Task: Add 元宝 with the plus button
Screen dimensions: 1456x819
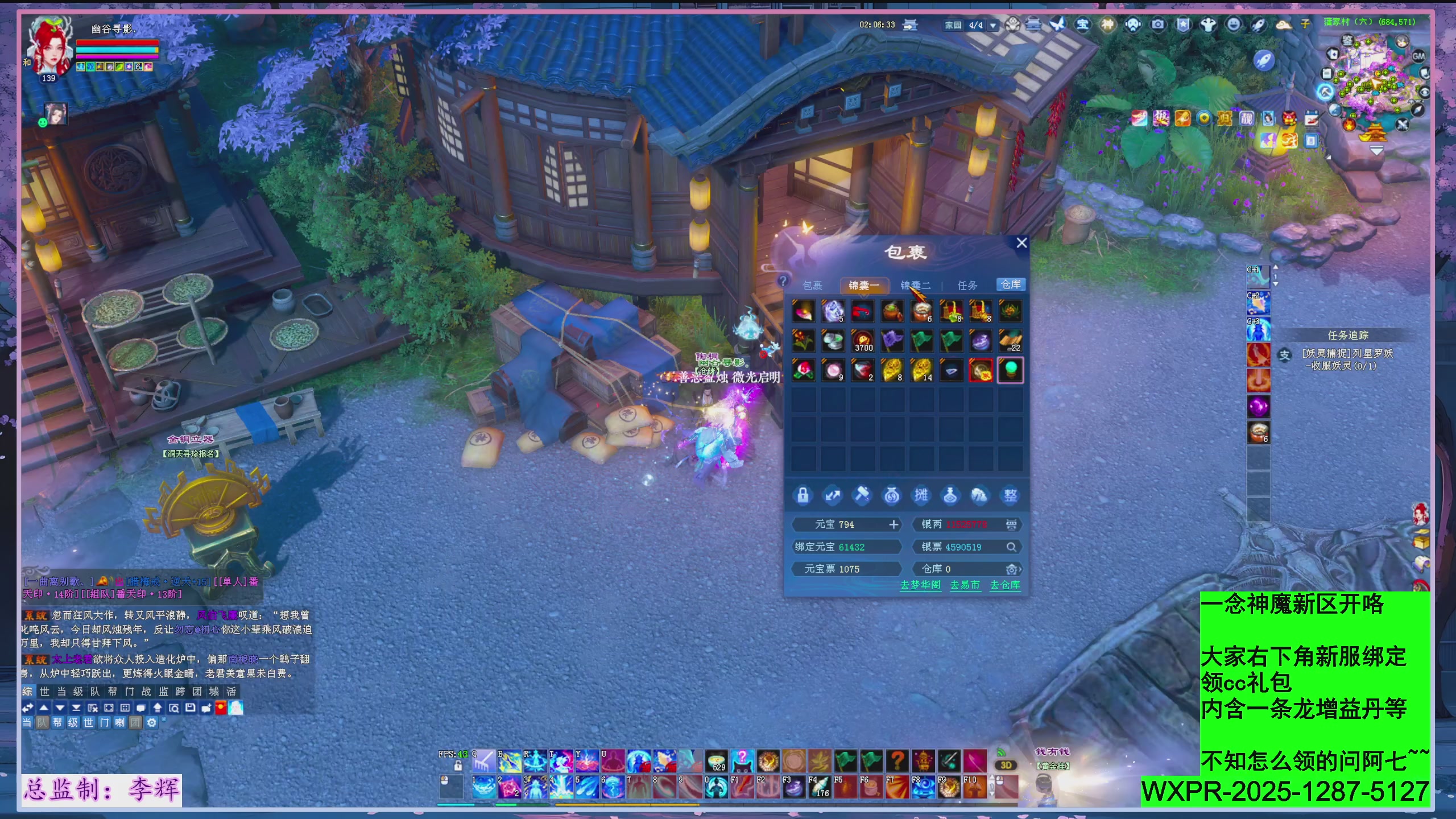Action: [x=894, y=524]
